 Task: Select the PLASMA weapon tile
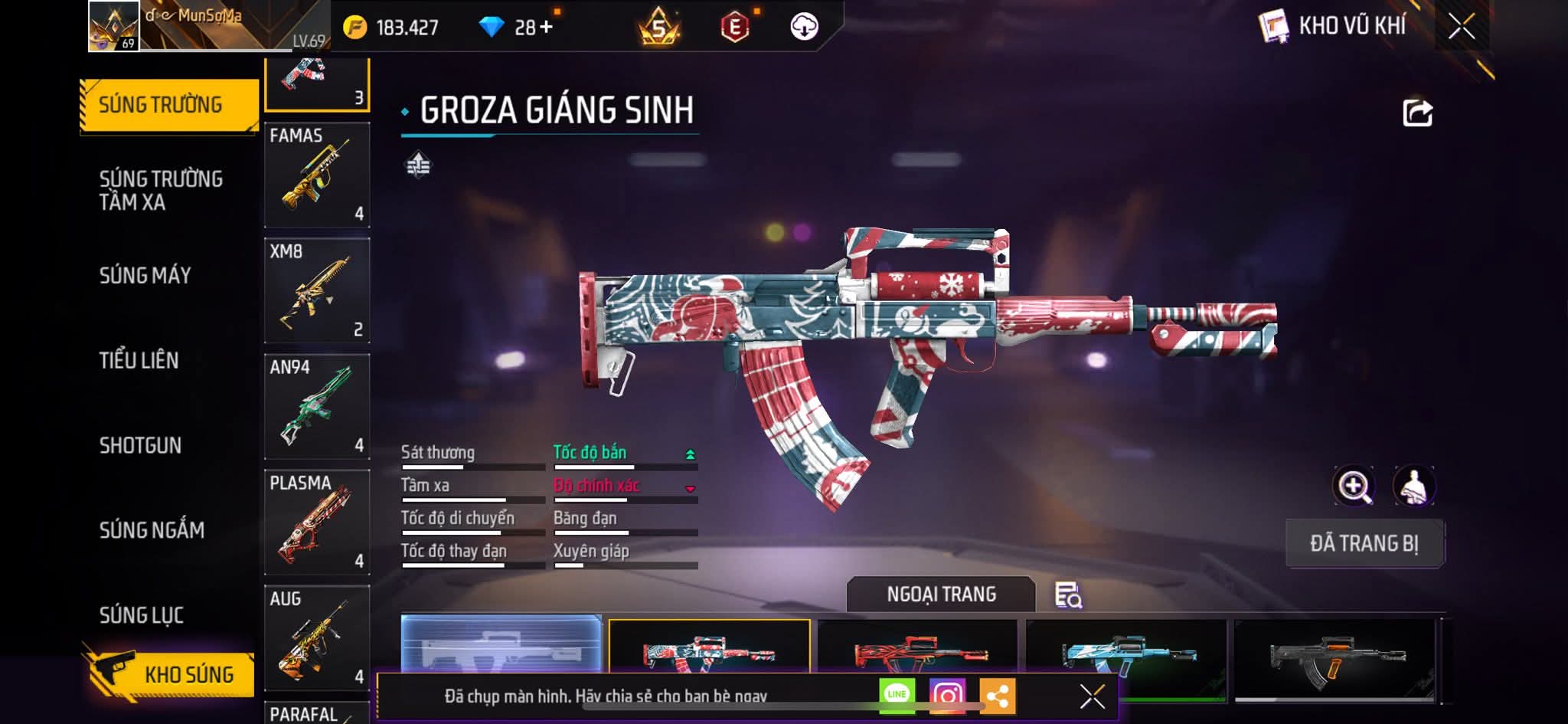pyautogui.click(x=317, y=522)
